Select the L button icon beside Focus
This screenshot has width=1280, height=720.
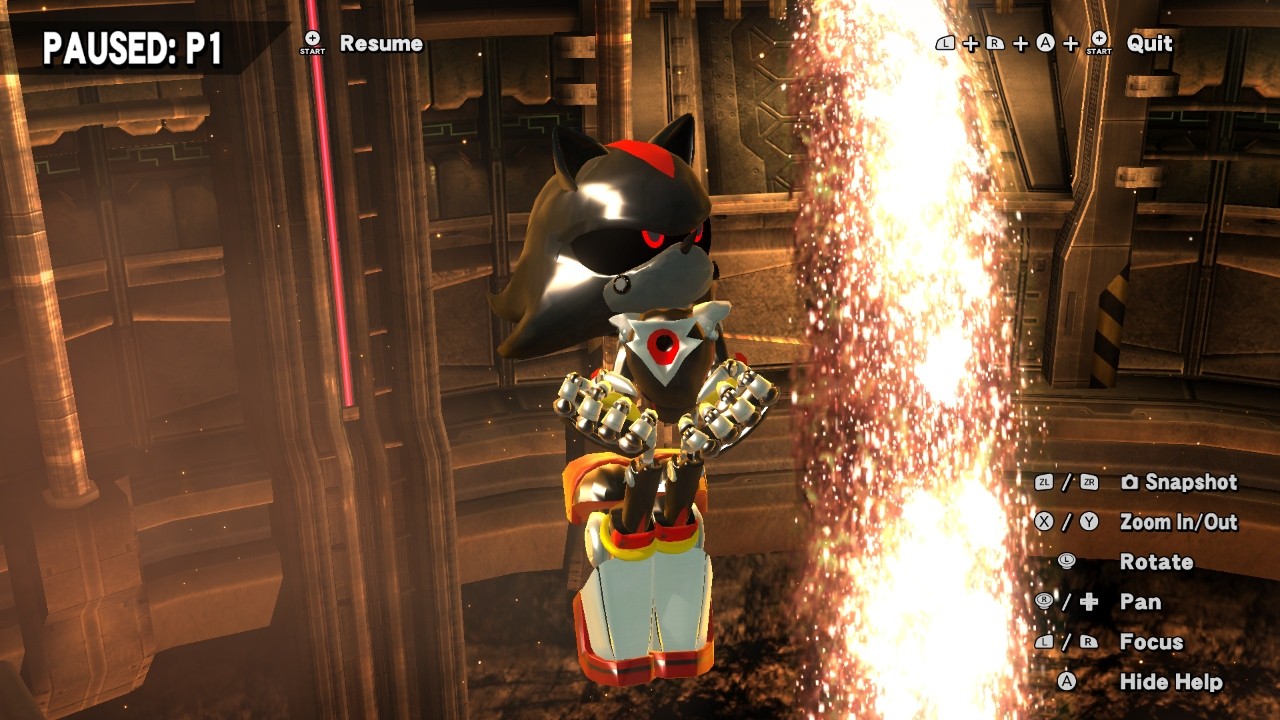pos(1042,642)
